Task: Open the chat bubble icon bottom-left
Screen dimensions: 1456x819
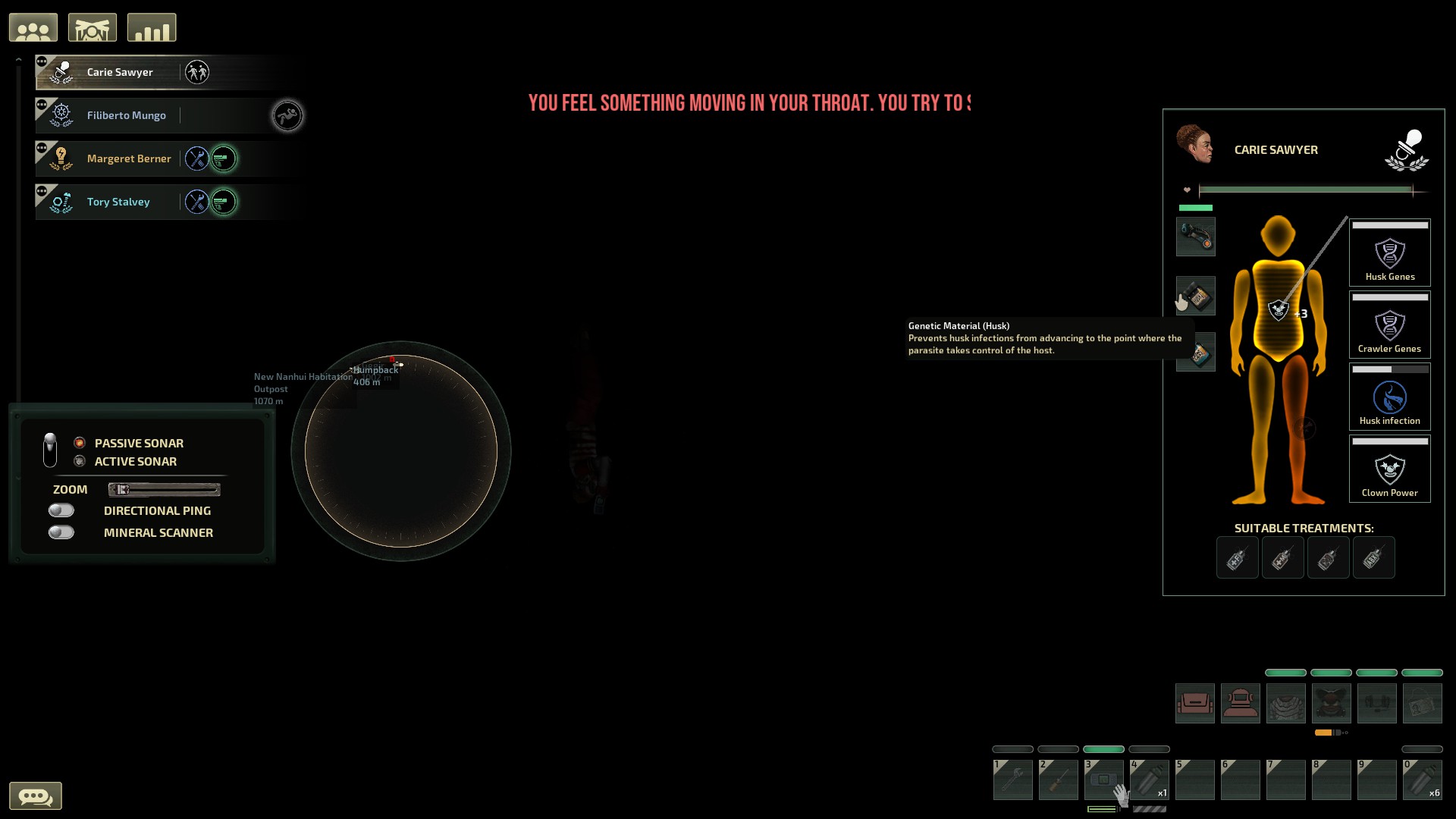Action: [37, 795]
